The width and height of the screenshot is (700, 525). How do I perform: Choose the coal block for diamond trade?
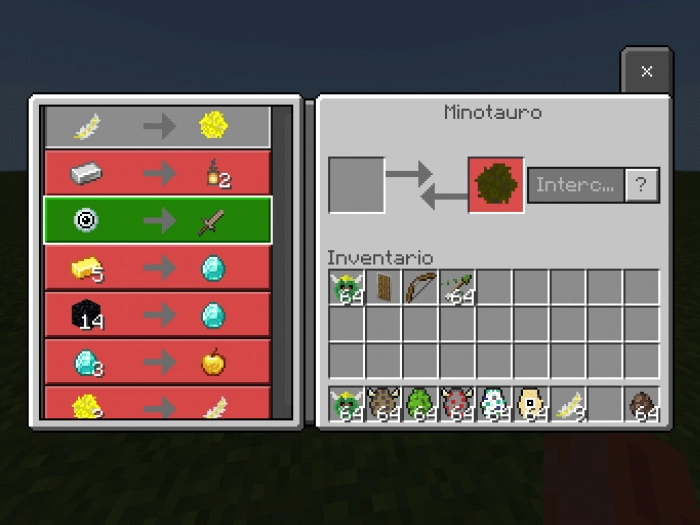(157, 315)
